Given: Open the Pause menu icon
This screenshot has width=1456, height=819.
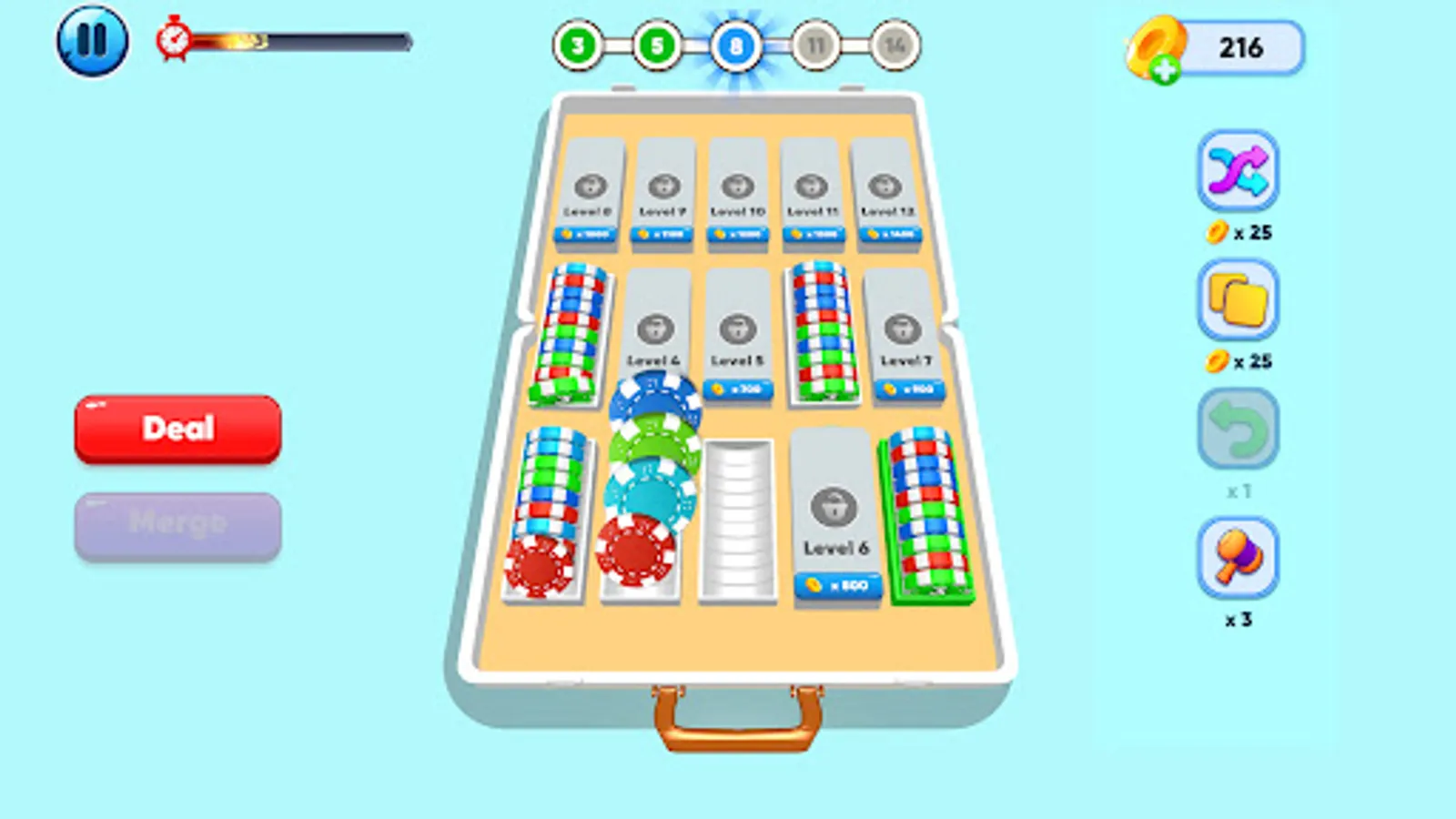Looking at the screenshot, I should [x=92, y=38].
